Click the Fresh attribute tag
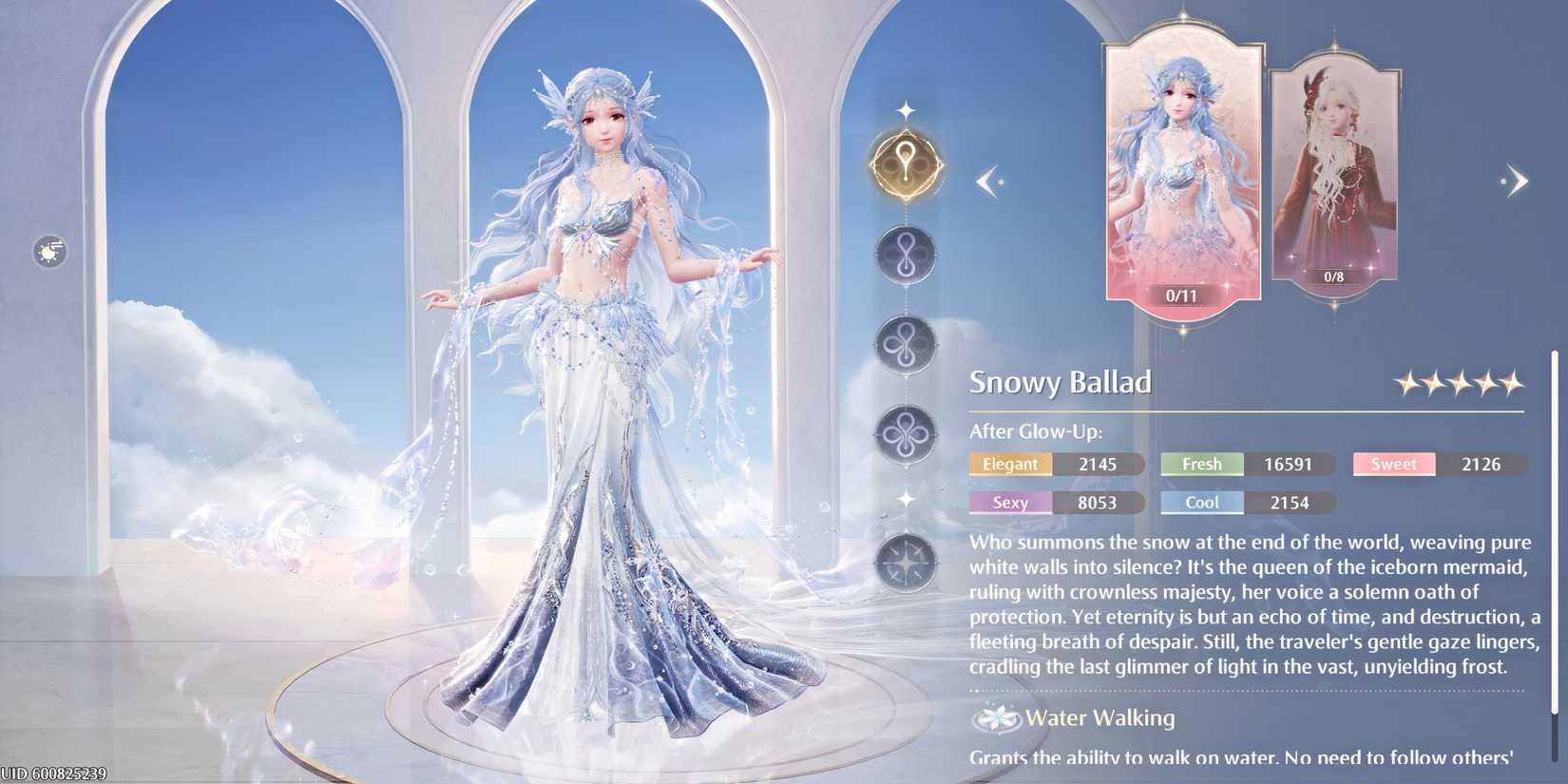The width and height of the screenshot is (1568, 784). [1201, 464]
